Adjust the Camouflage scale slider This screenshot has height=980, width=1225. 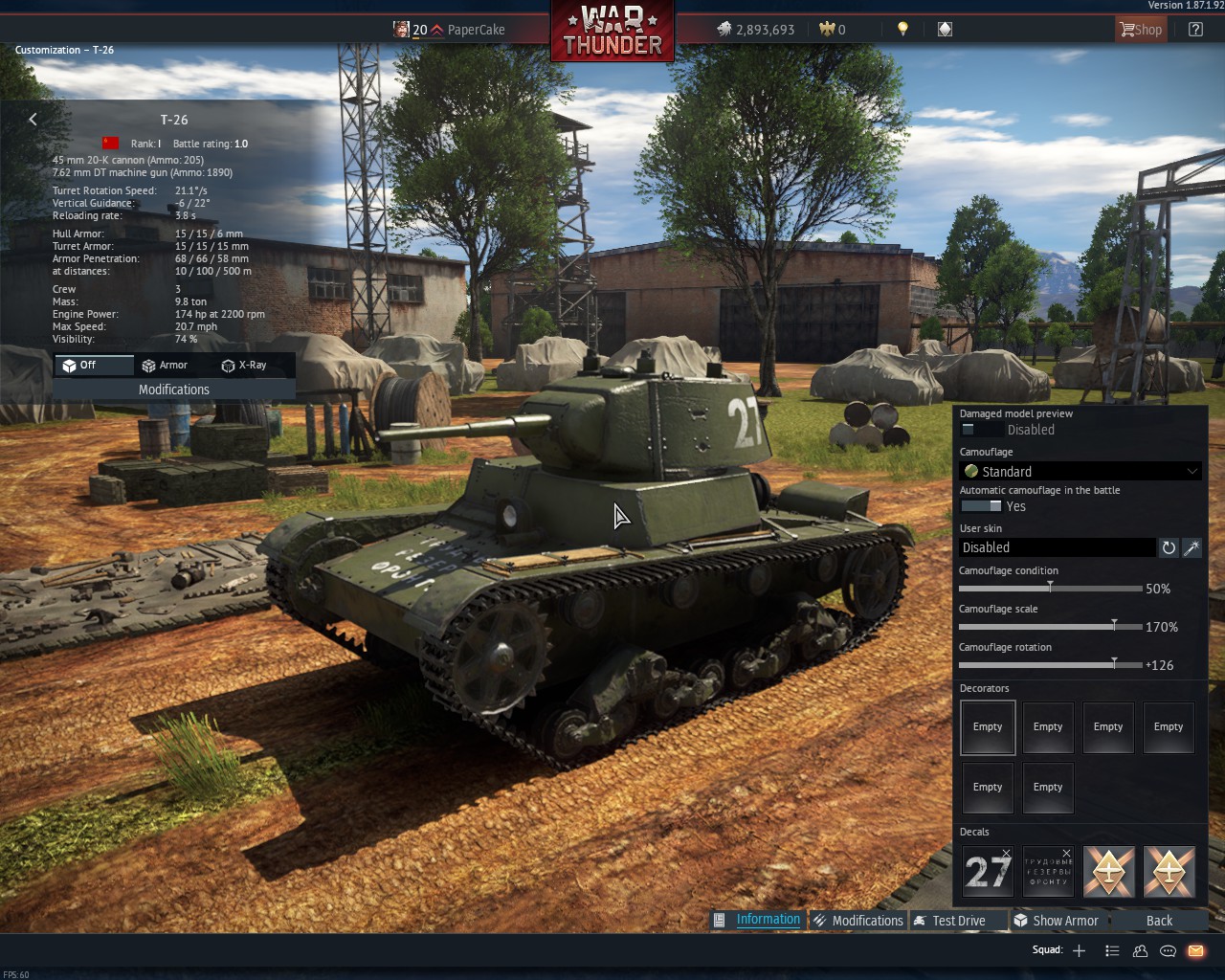point(1113,626)
